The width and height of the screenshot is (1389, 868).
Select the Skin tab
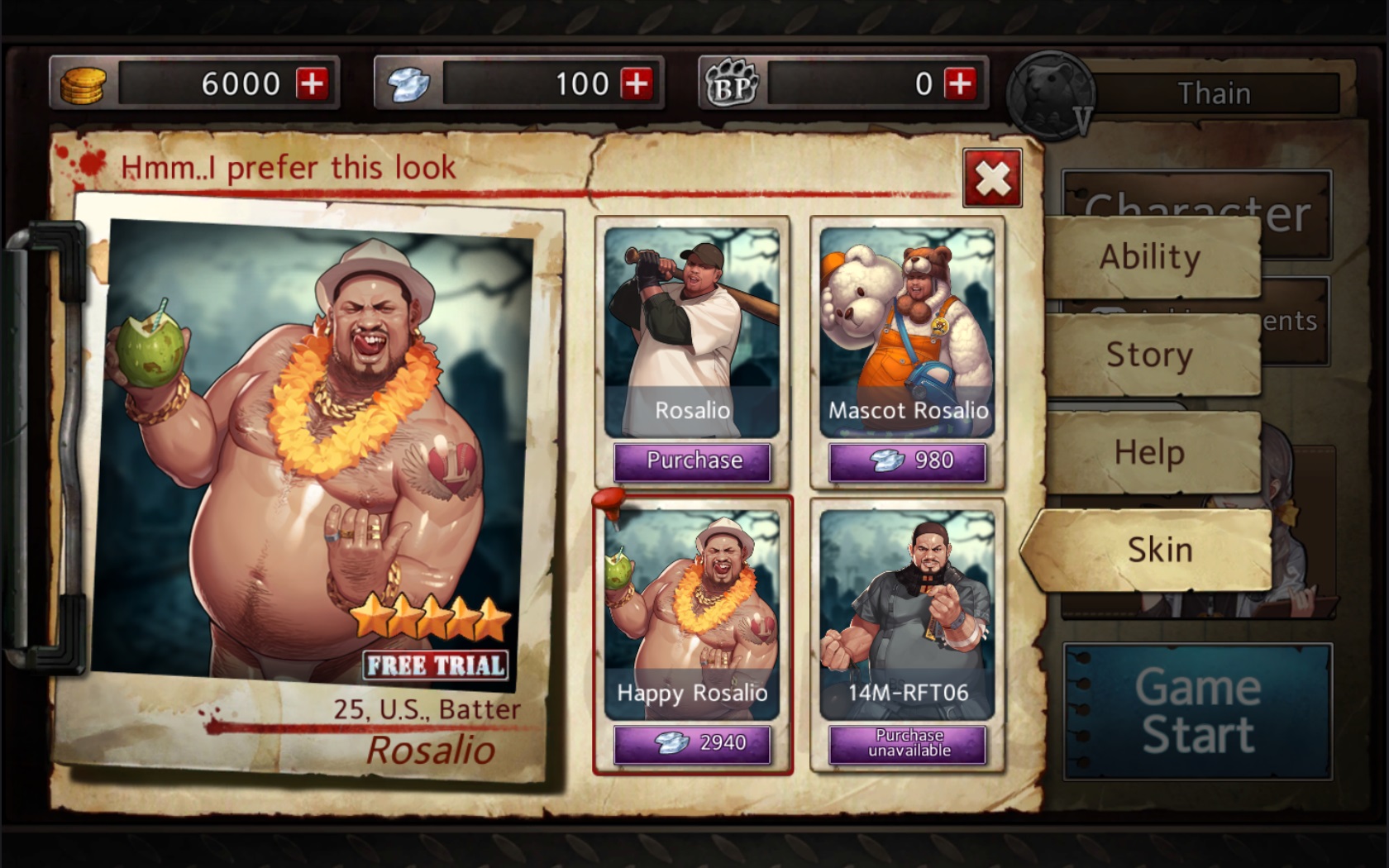[1157, 550]
